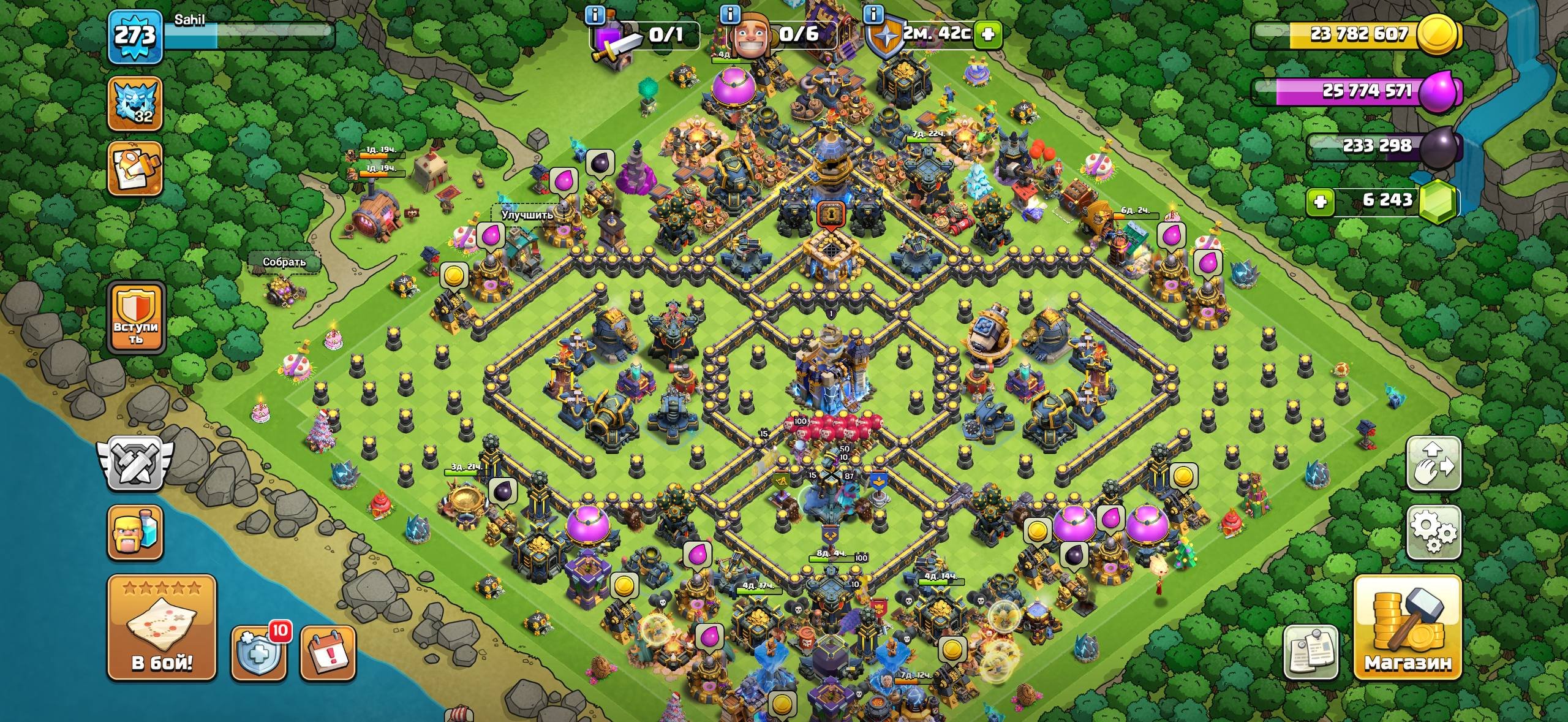Open the shield health button with badge 10

[259, 653]
